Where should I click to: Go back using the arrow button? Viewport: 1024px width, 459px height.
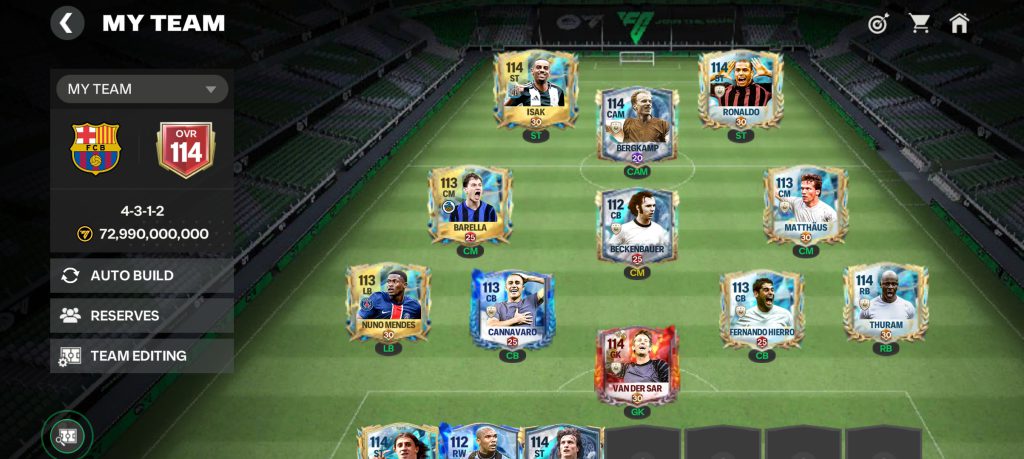pos(67,23)
